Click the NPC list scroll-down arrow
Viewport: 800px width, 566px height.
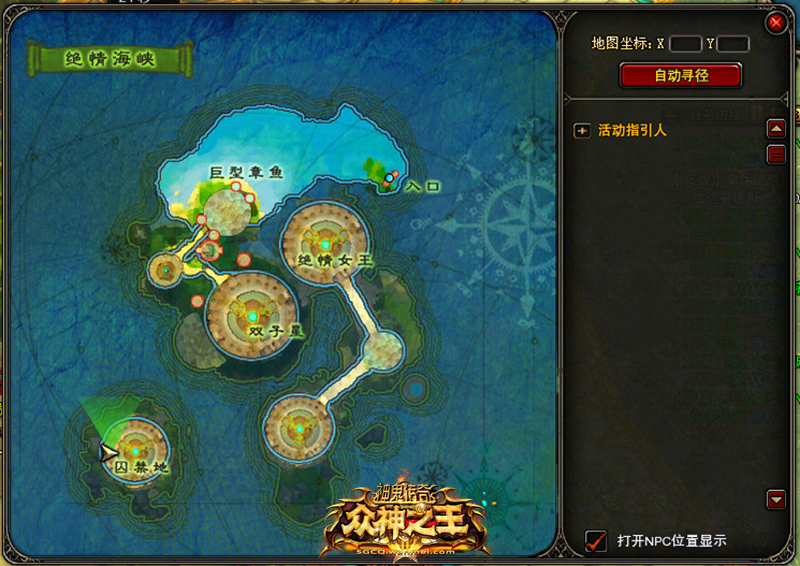(x=775, y=499)
